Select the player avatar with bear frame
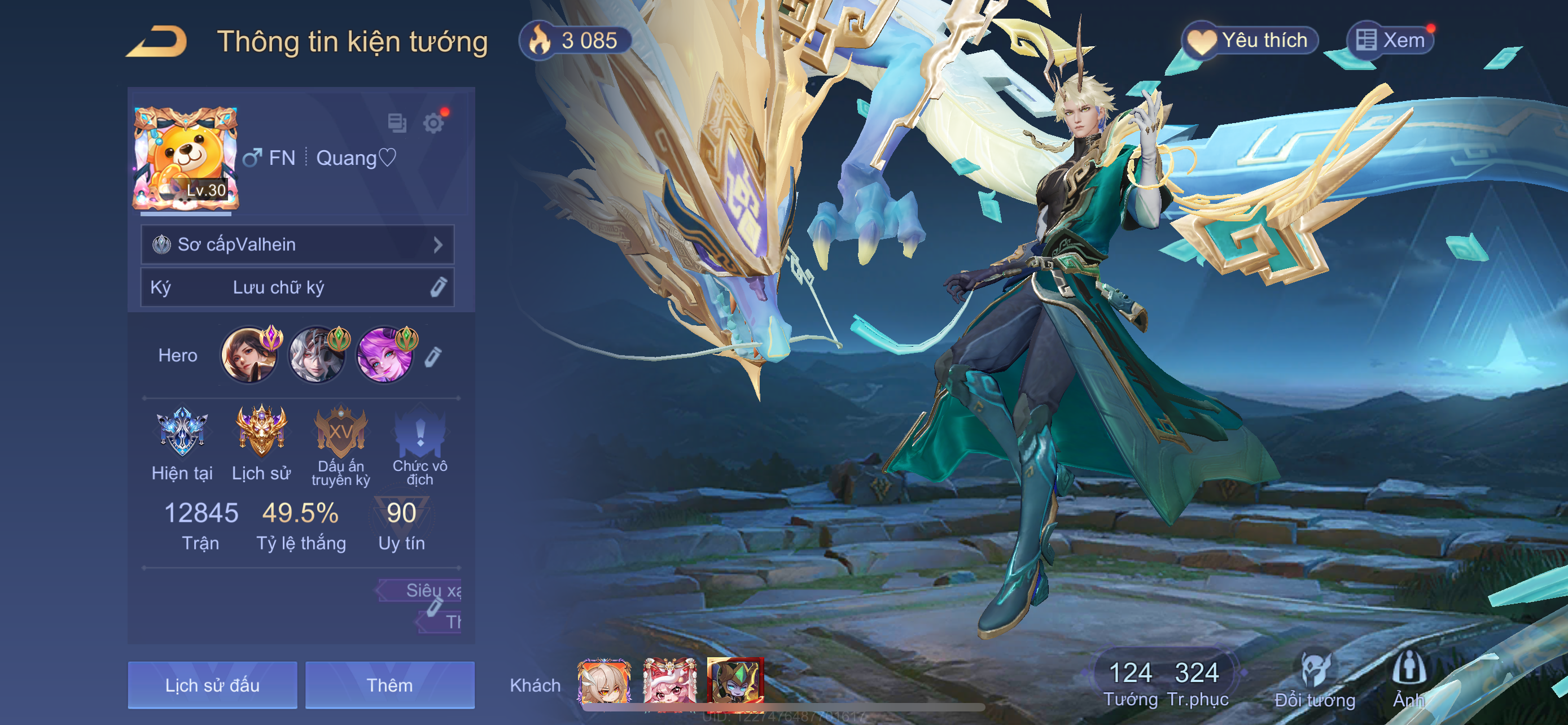Image resolution: width=1568 pixels, height=725 pixels. click(185, 158)
